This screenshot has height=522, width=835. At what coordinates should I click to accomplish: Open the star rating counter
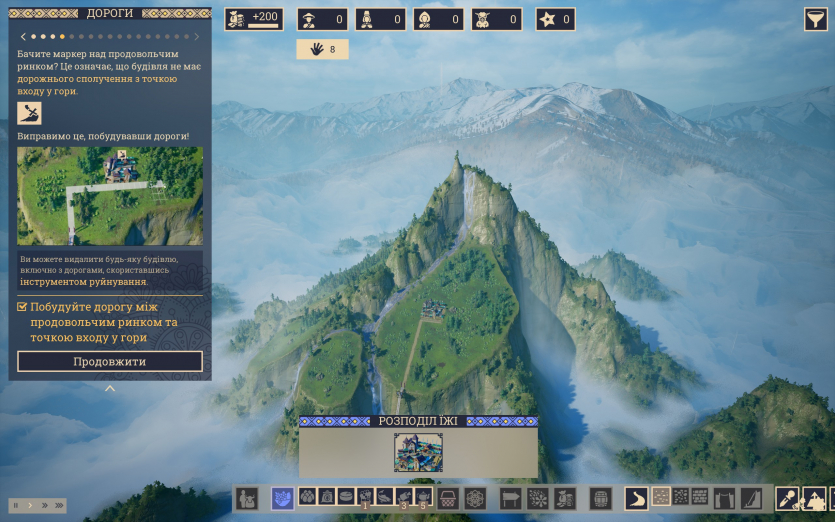pos(556,19)
